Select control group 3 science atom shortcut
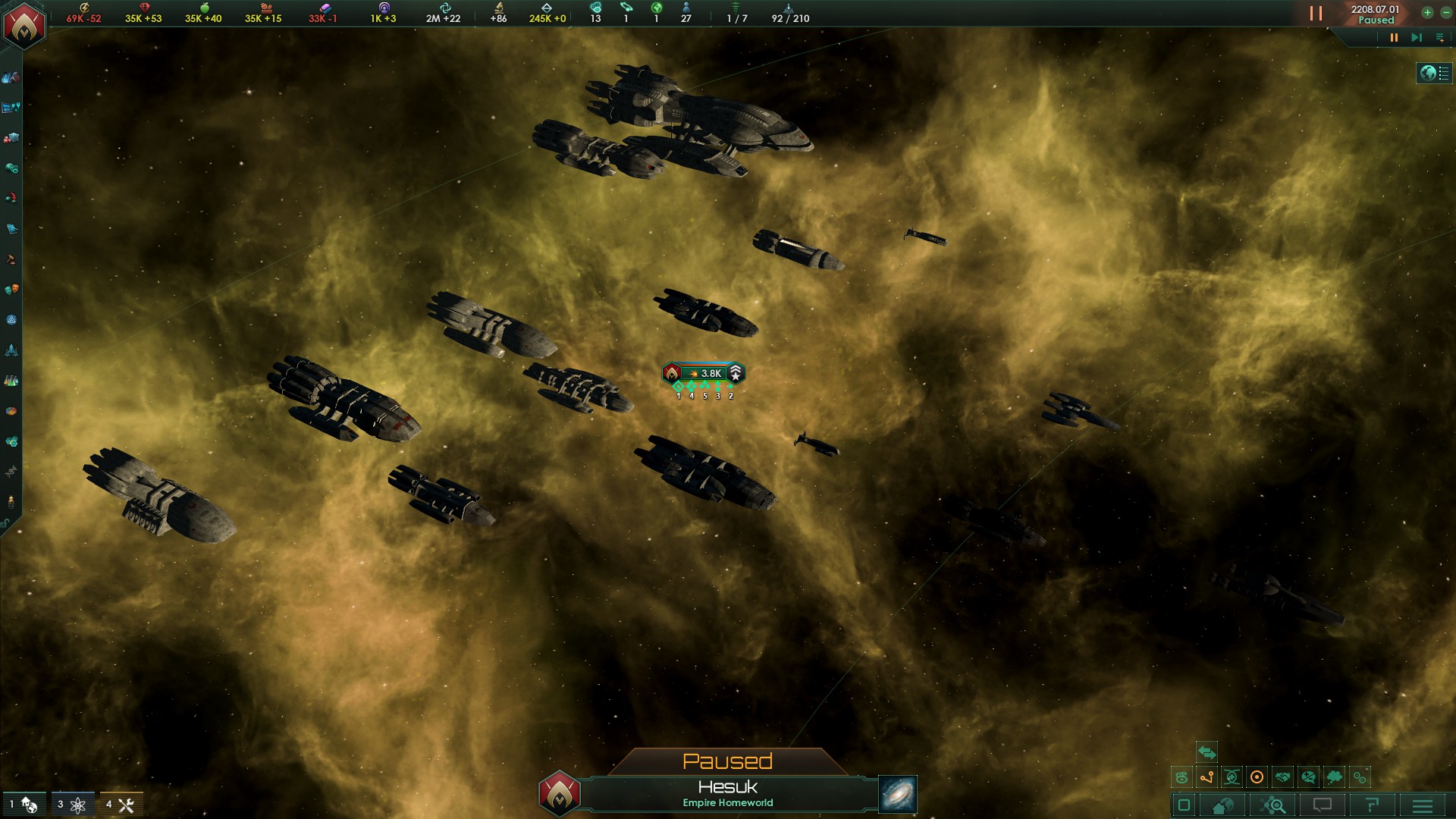Image resolution: width=1456 pixels, height=819 pixels. click(72, 805)
